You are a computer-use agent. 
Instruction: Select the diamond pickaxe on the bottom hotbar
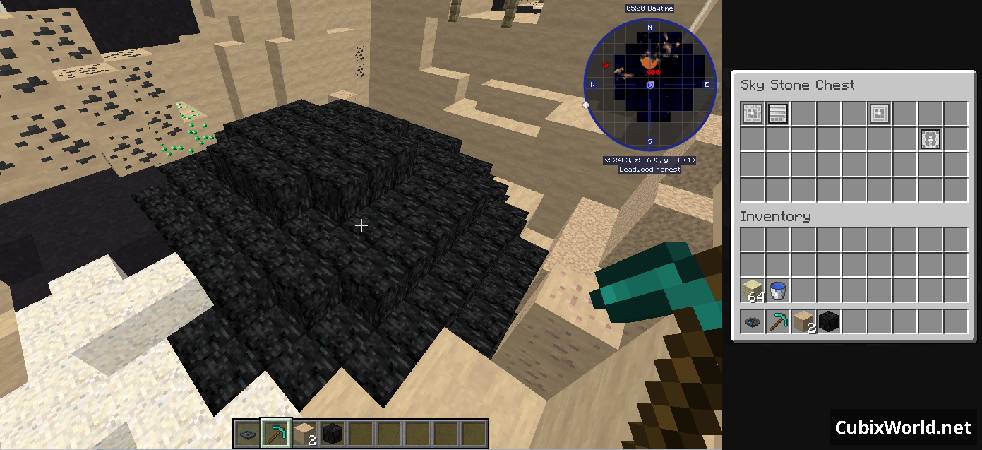coord(275,433)
